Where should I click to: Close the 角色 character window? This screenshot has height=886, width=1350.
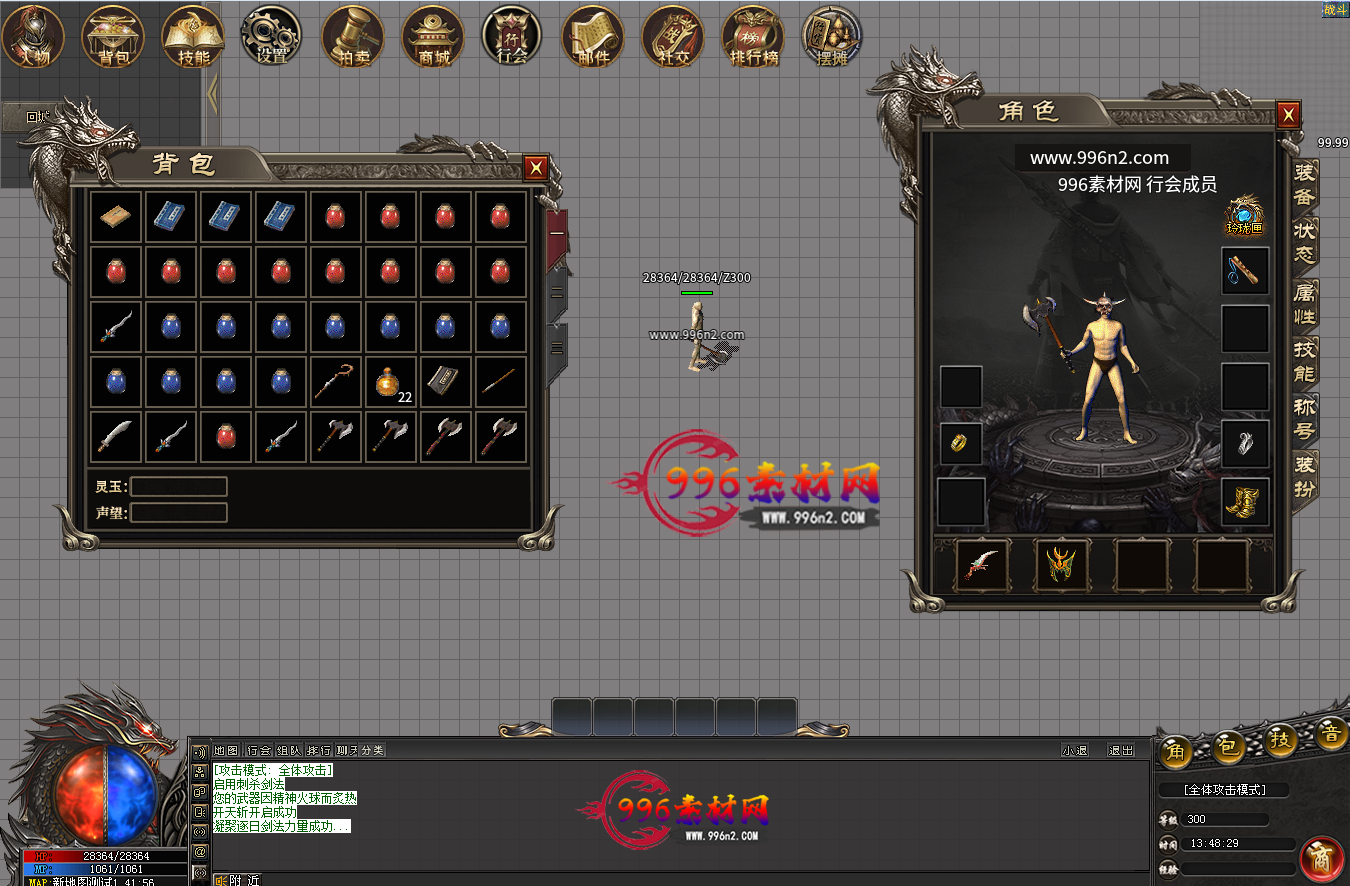1288,114
